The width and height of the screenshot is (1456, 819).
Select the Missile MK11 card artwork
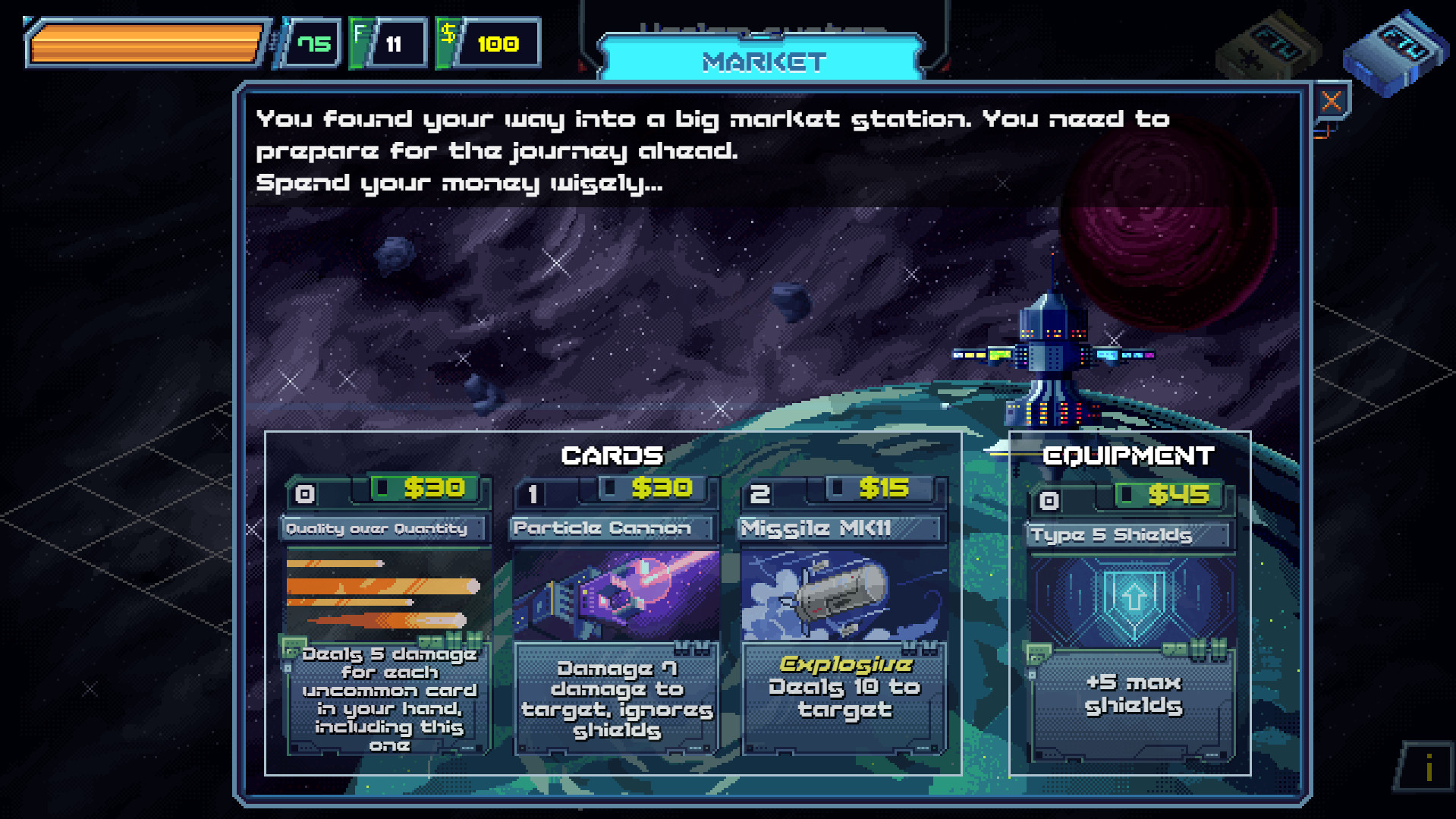[844, 594]
